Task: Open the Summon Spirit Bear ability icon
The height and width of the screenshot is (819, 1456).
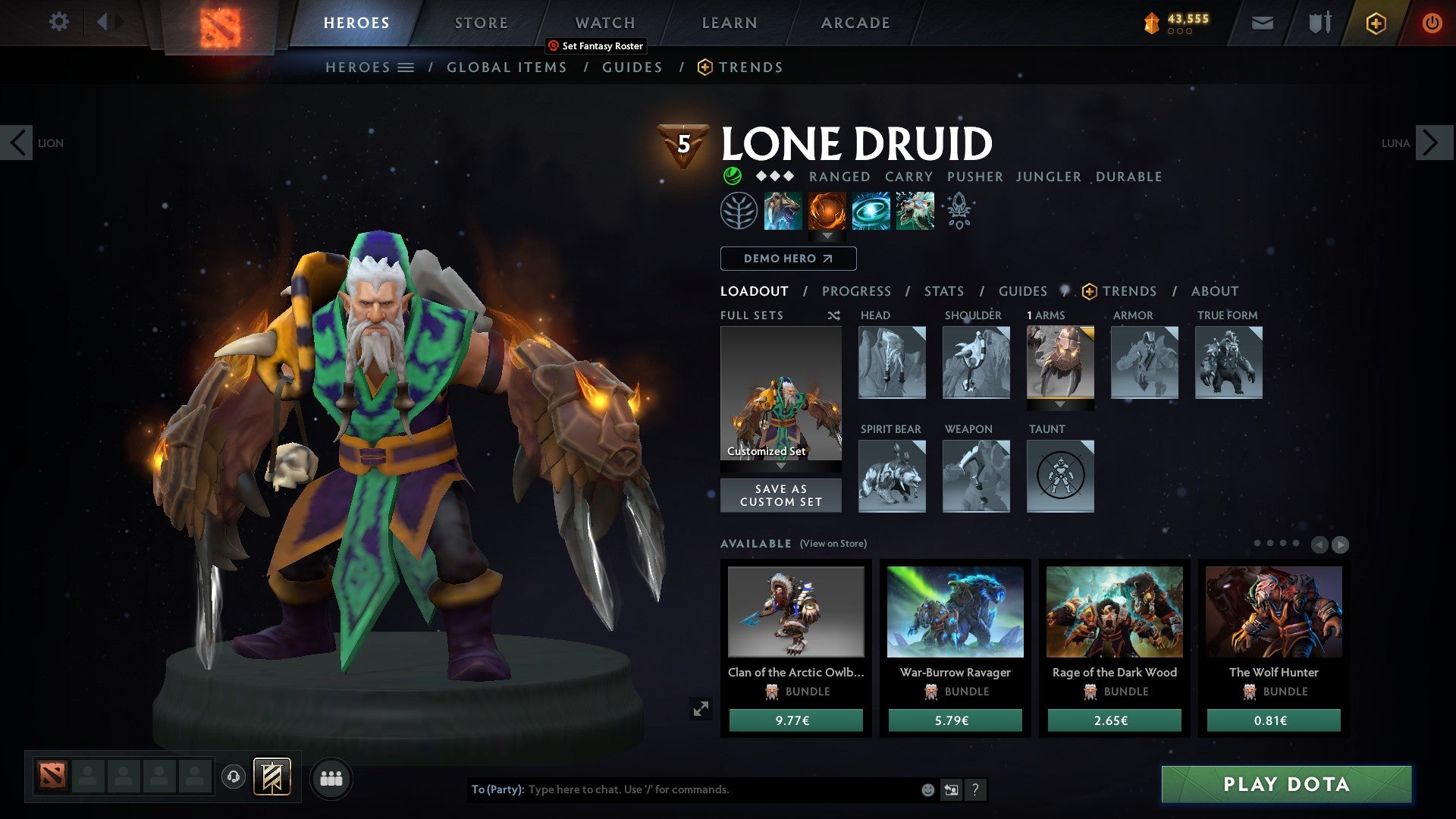Action: [x=783, y=212]
